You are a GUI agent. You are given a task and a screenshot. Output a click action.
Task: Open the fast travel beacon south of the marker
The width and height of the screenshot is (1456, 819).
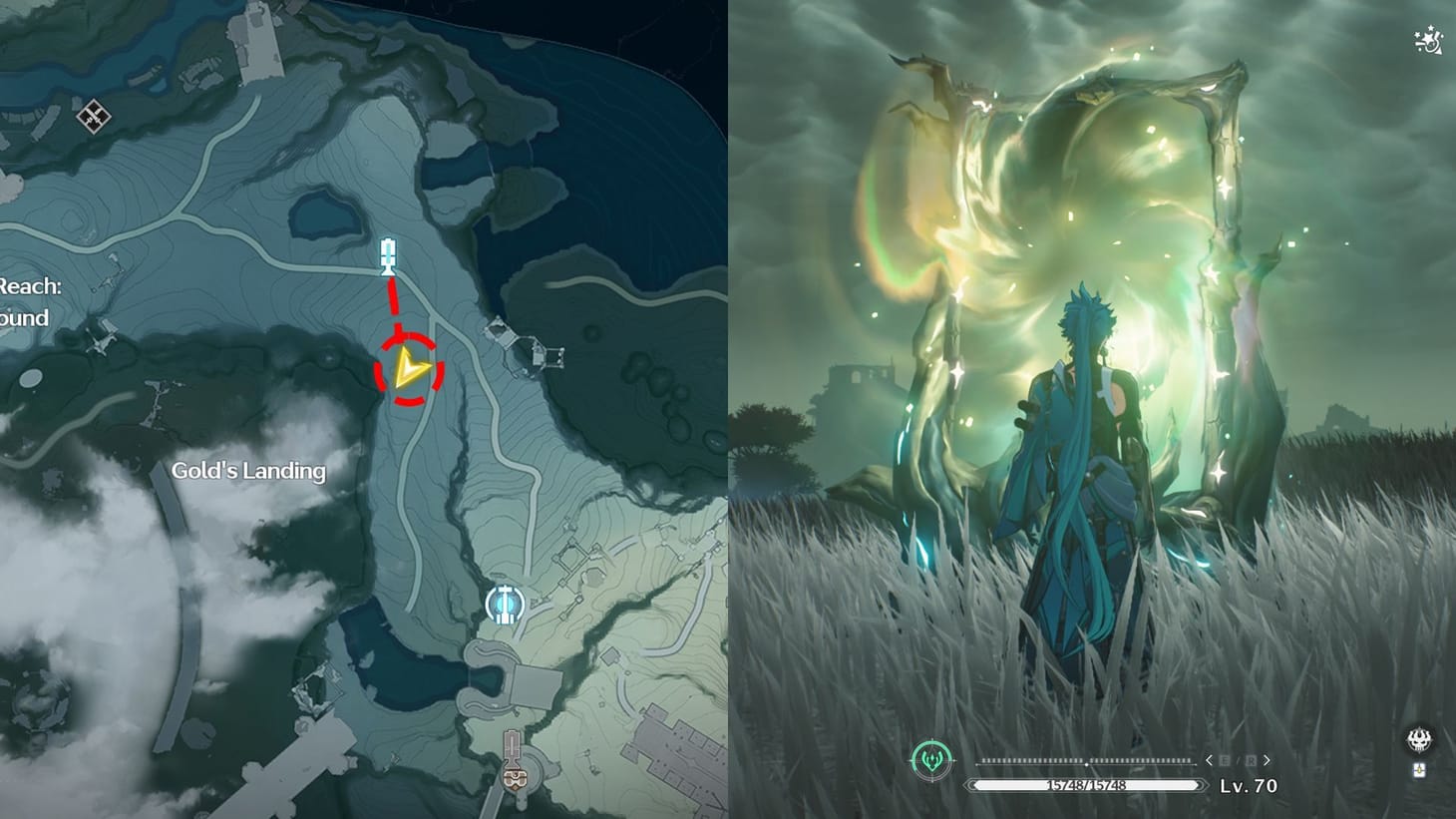point(505,603)
